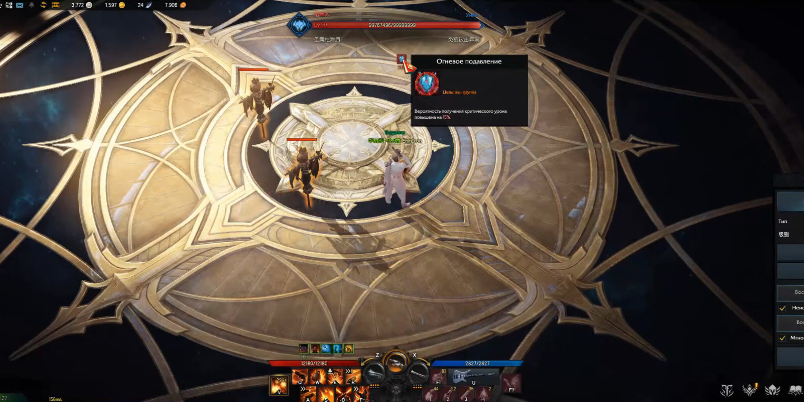Activate the large framed fire skill icon
804x402 pixels.
click(x=280, y=384)
